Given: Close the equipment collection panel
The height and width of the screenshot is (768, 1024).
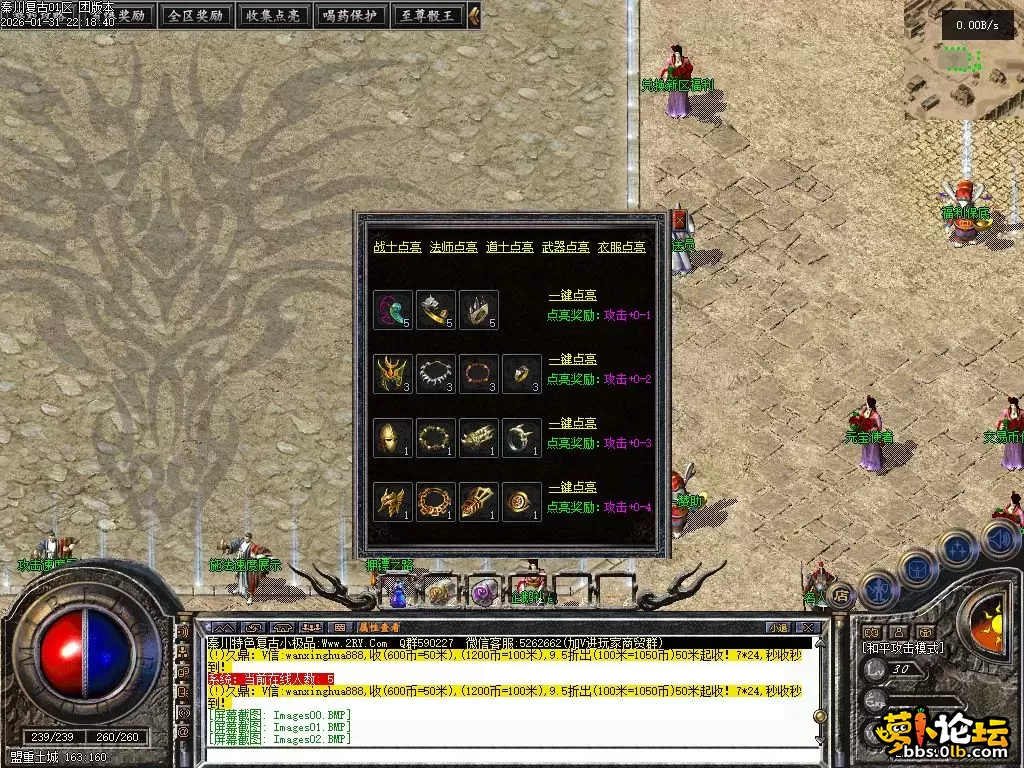Looking at the screenshot, I should click(x=681, y=219).
